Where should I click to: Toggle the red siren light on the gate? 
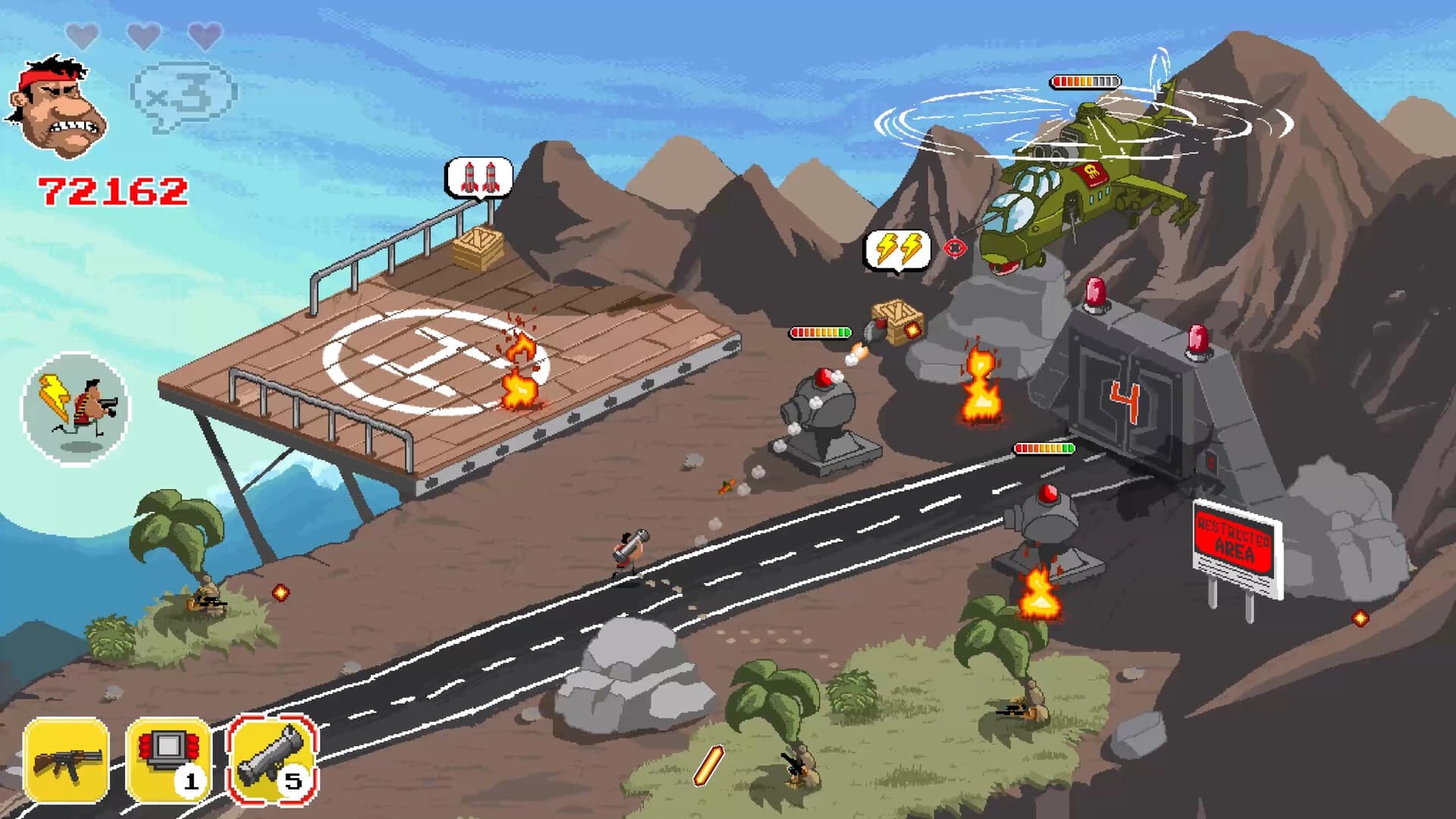pos(1094,294)
